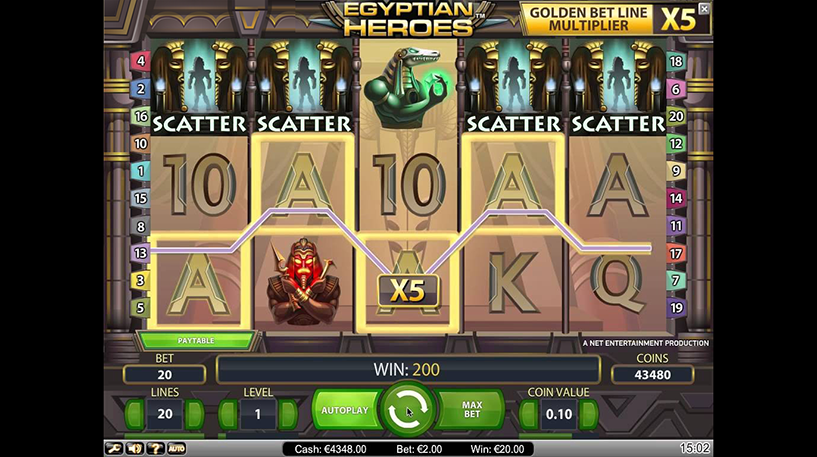The image size is (817, 457).
Task: Select bet line 18 marker
Action: tap(675, 62)
